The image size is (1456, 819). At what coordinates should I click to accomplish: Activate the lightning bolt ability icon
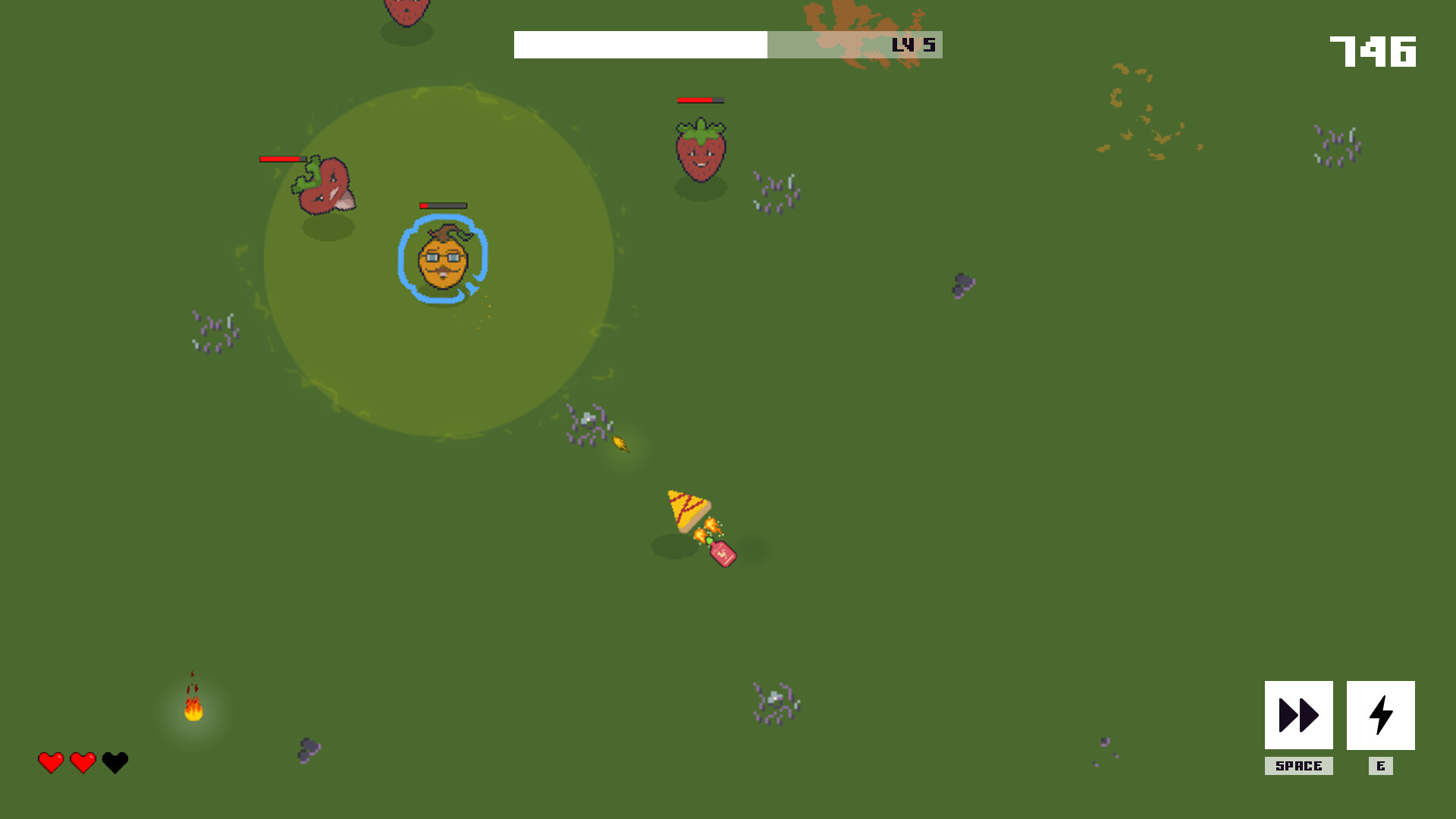[1382, 714]
